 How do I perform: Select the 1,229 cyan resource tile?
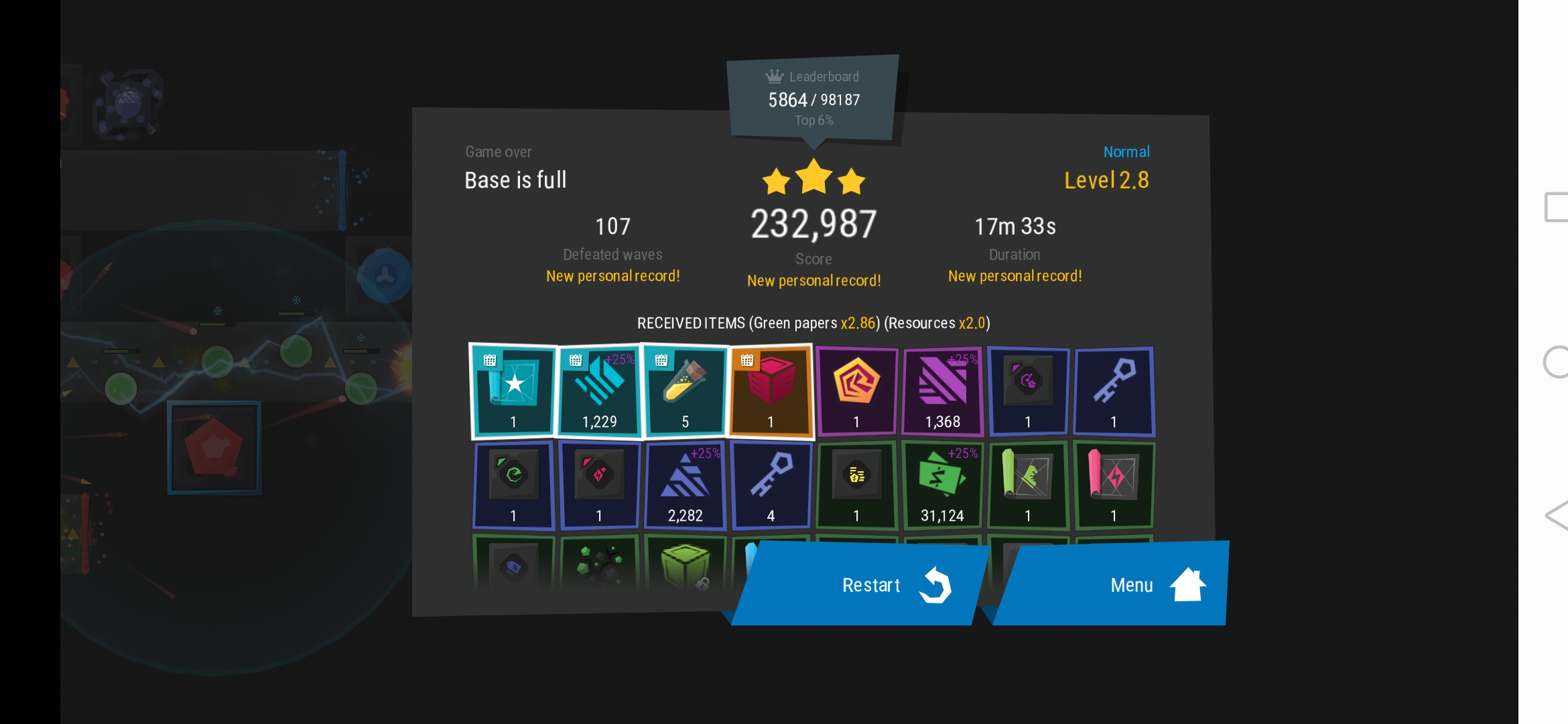pos(599,391)
